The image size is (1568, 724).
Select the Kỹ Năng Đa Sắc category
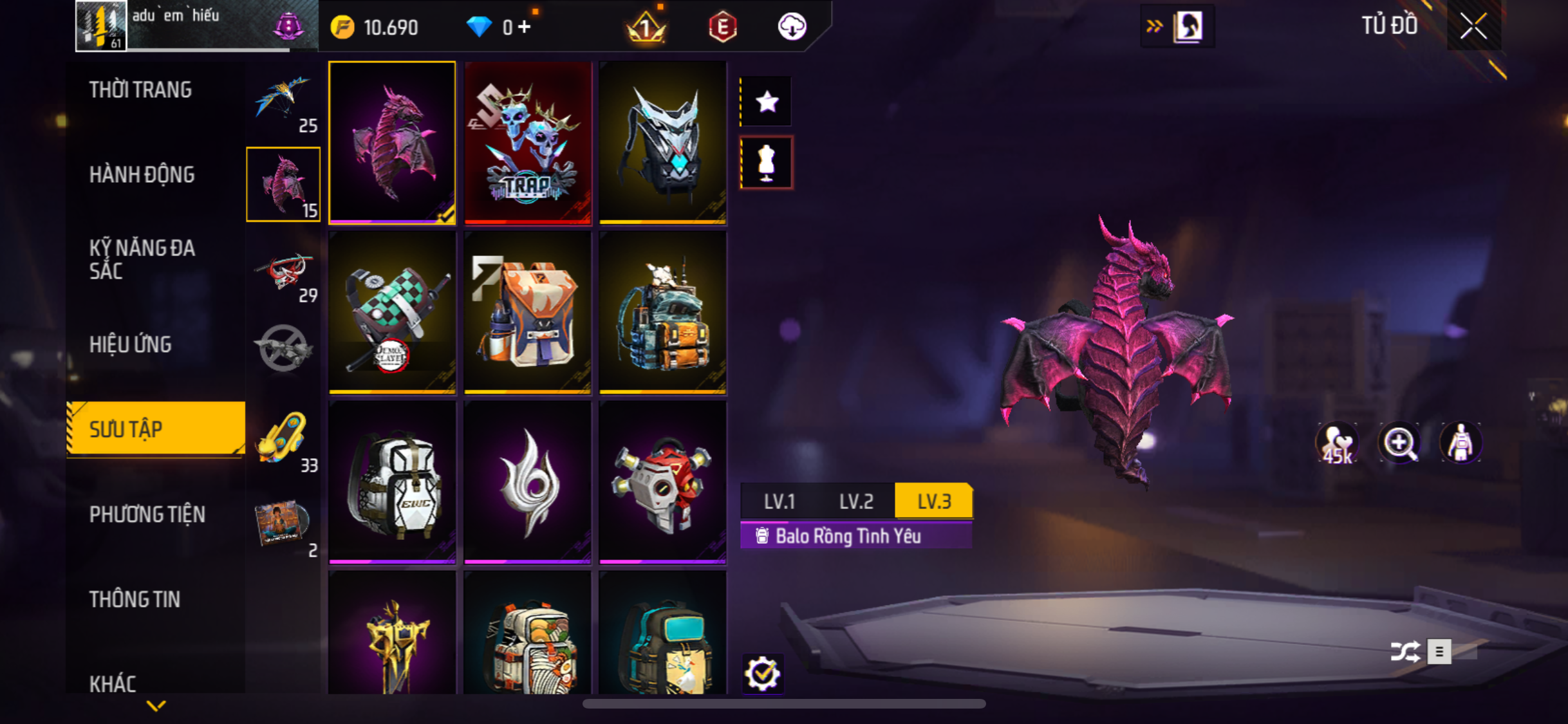click(142, 259)
